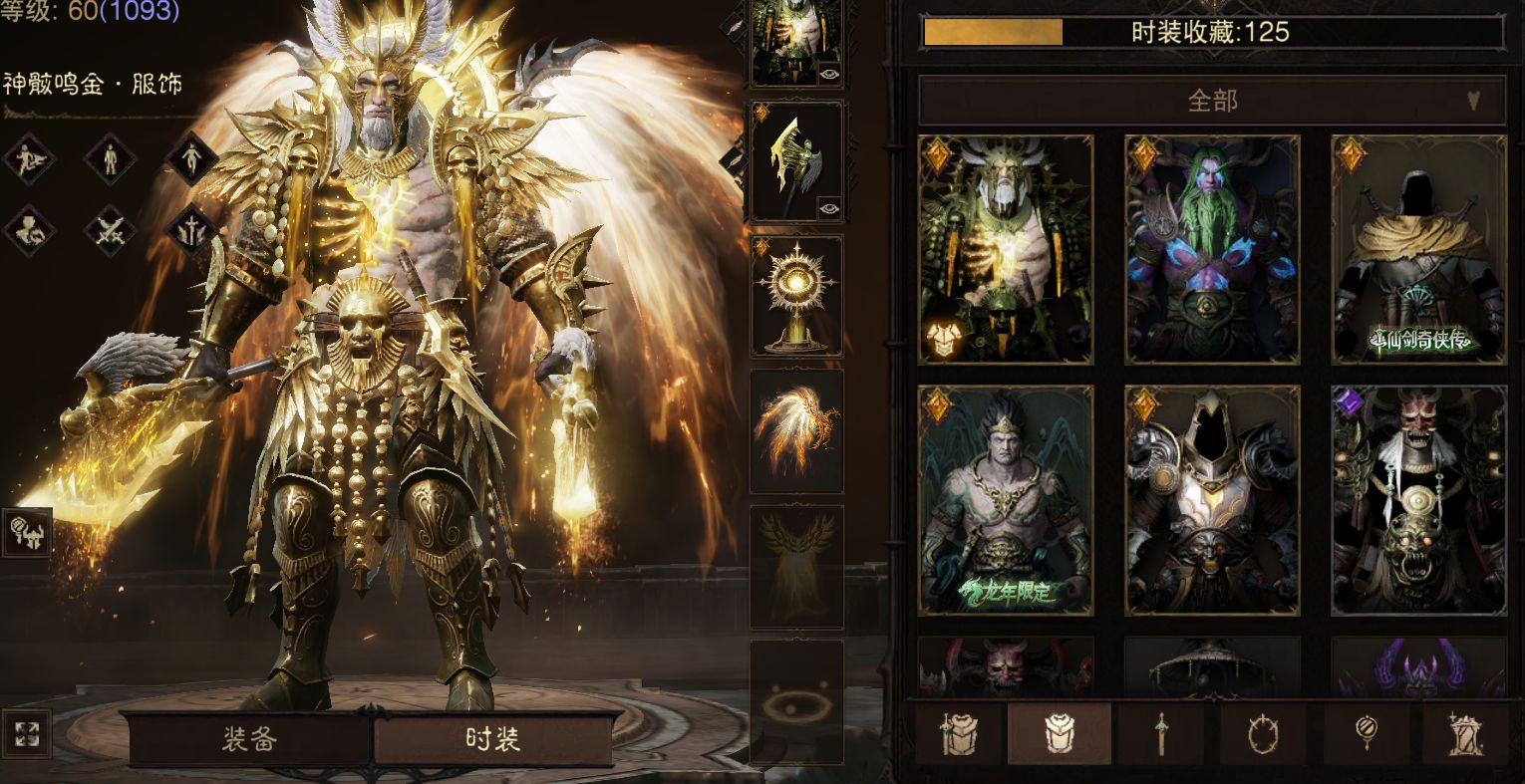The height and width of the screenshot is (784, 1525).
Task: Open the 全部 filter dropdown
Action: [1211, 101]
